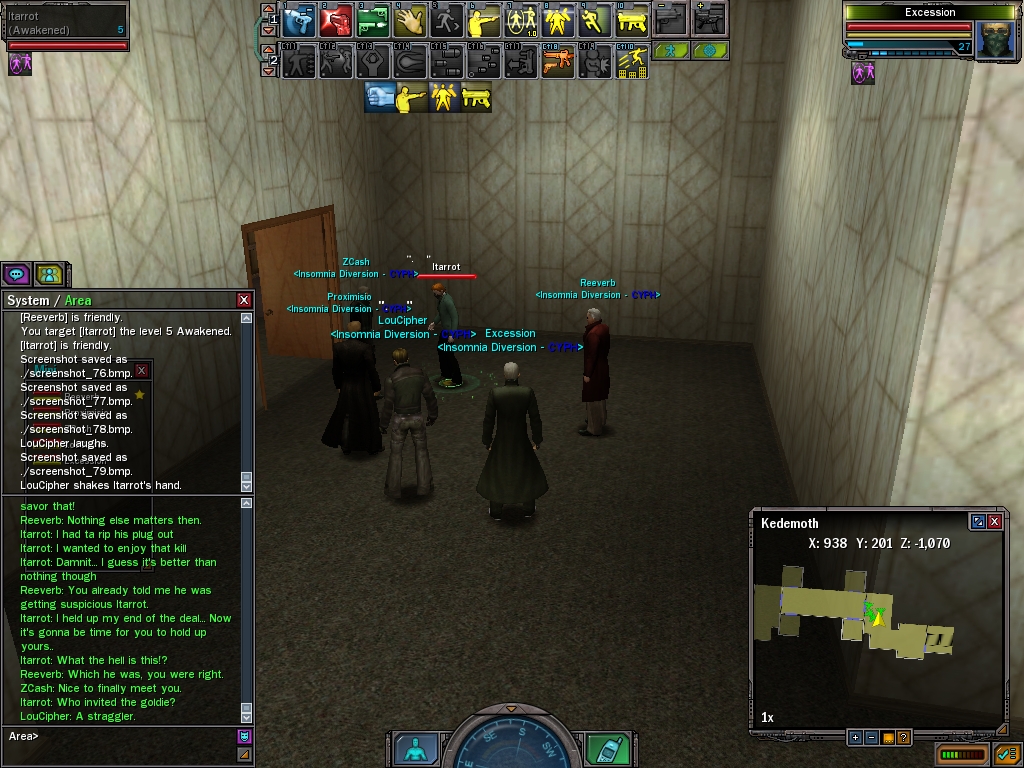Screen dimensions: 1024x768
Task: Open the purple chat bubble tab
Action: pos(16,274)
